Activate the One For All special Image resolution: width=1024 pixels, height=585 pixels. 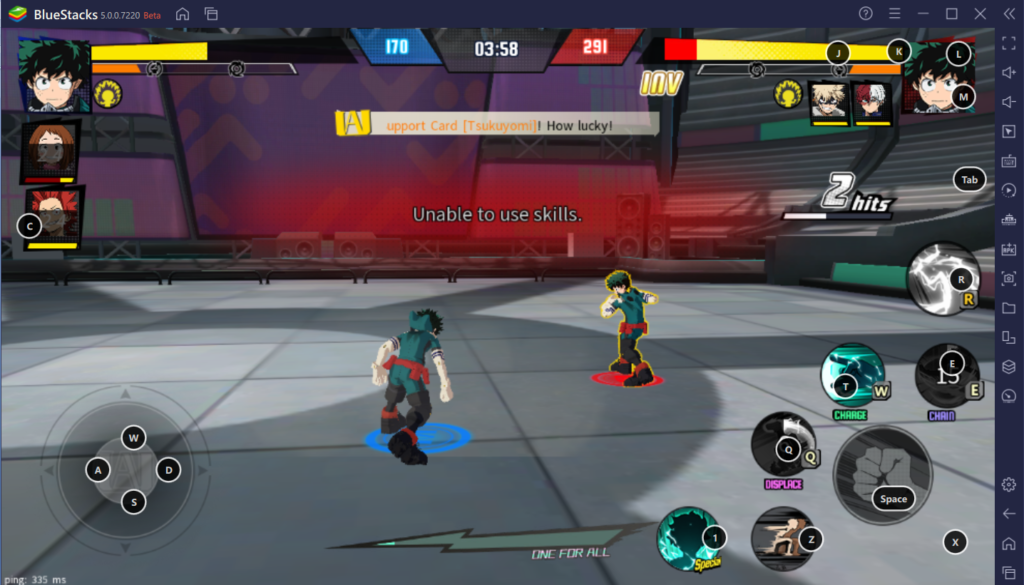click(688, 539)
